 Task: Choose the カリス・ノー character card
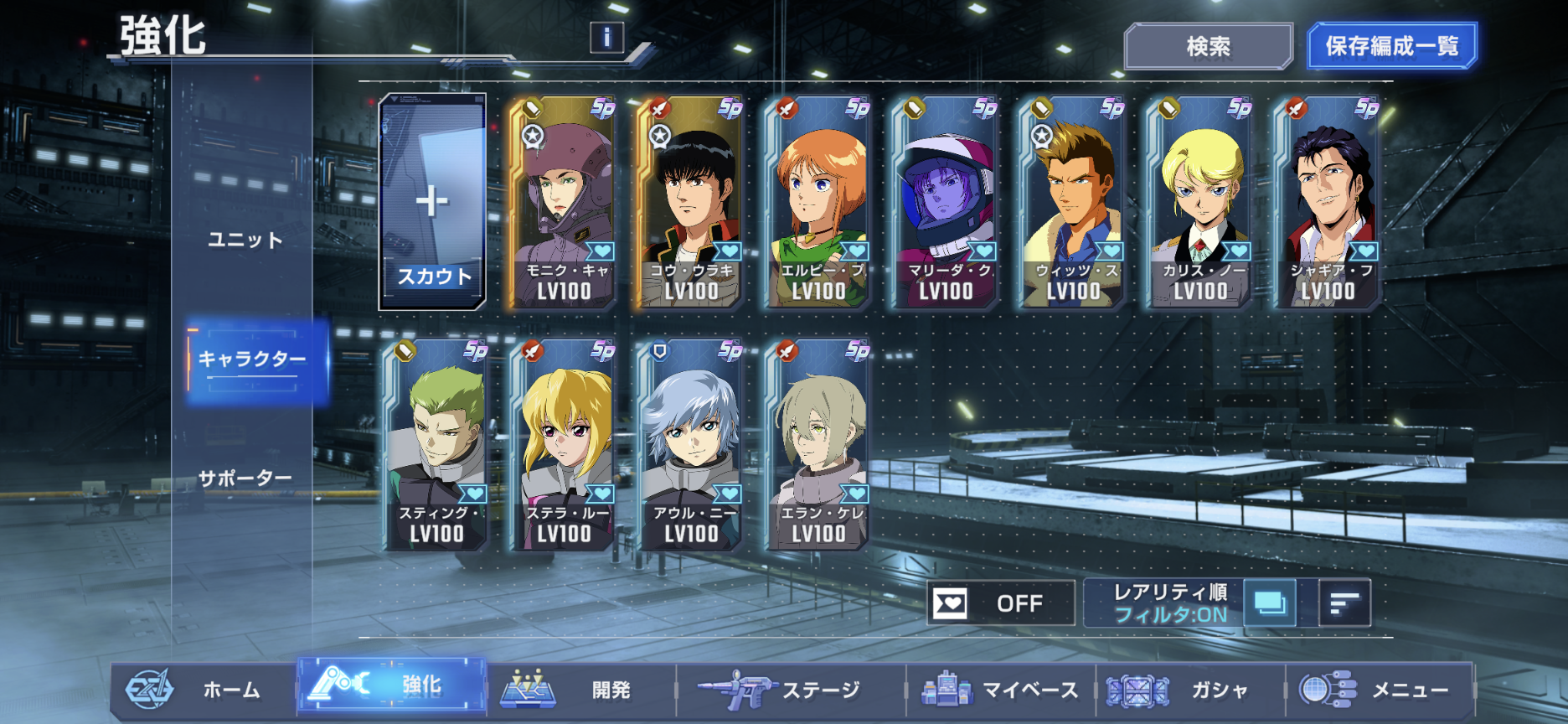pos(1199,202)
